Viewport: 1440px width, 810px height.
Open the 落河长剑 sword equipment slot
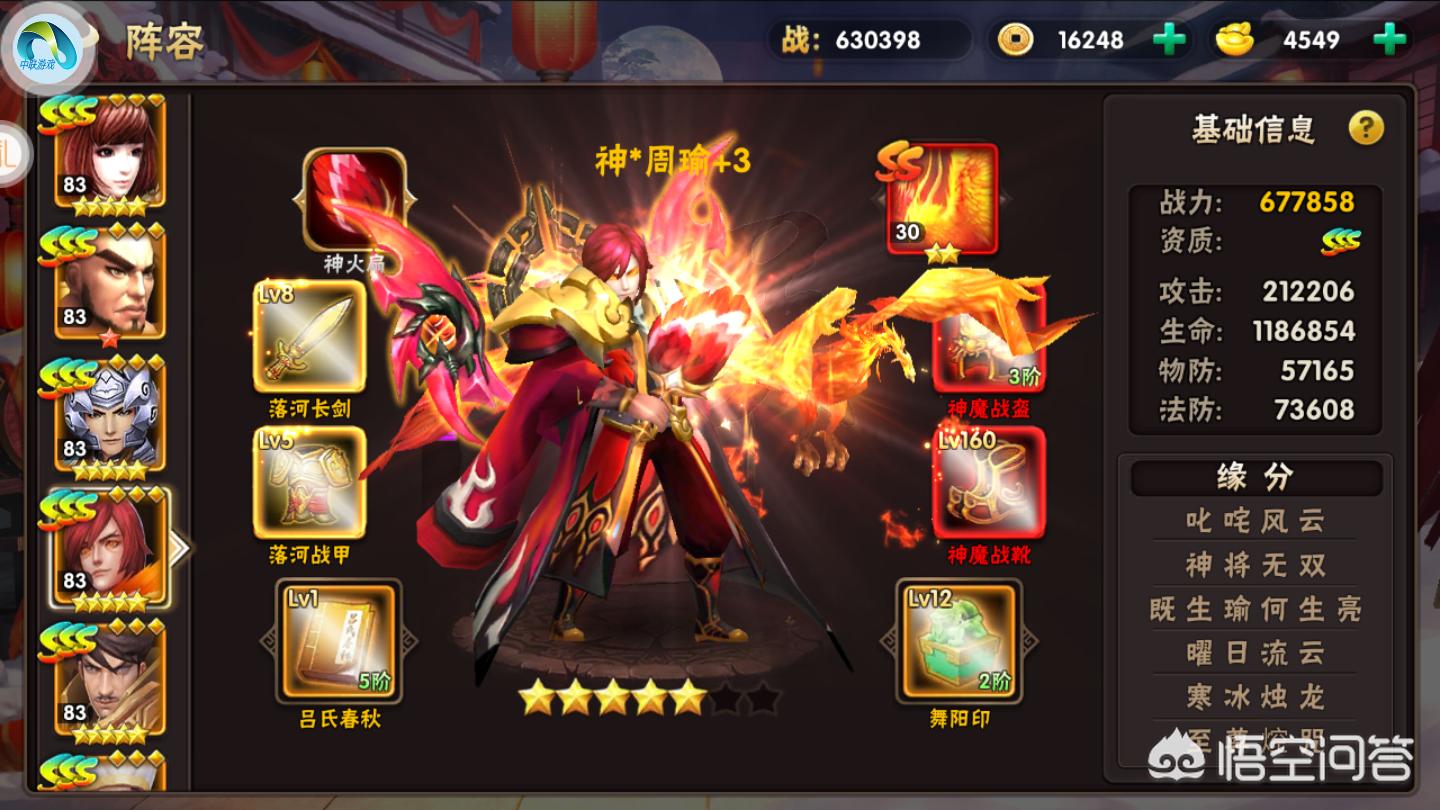coord(309,336)
